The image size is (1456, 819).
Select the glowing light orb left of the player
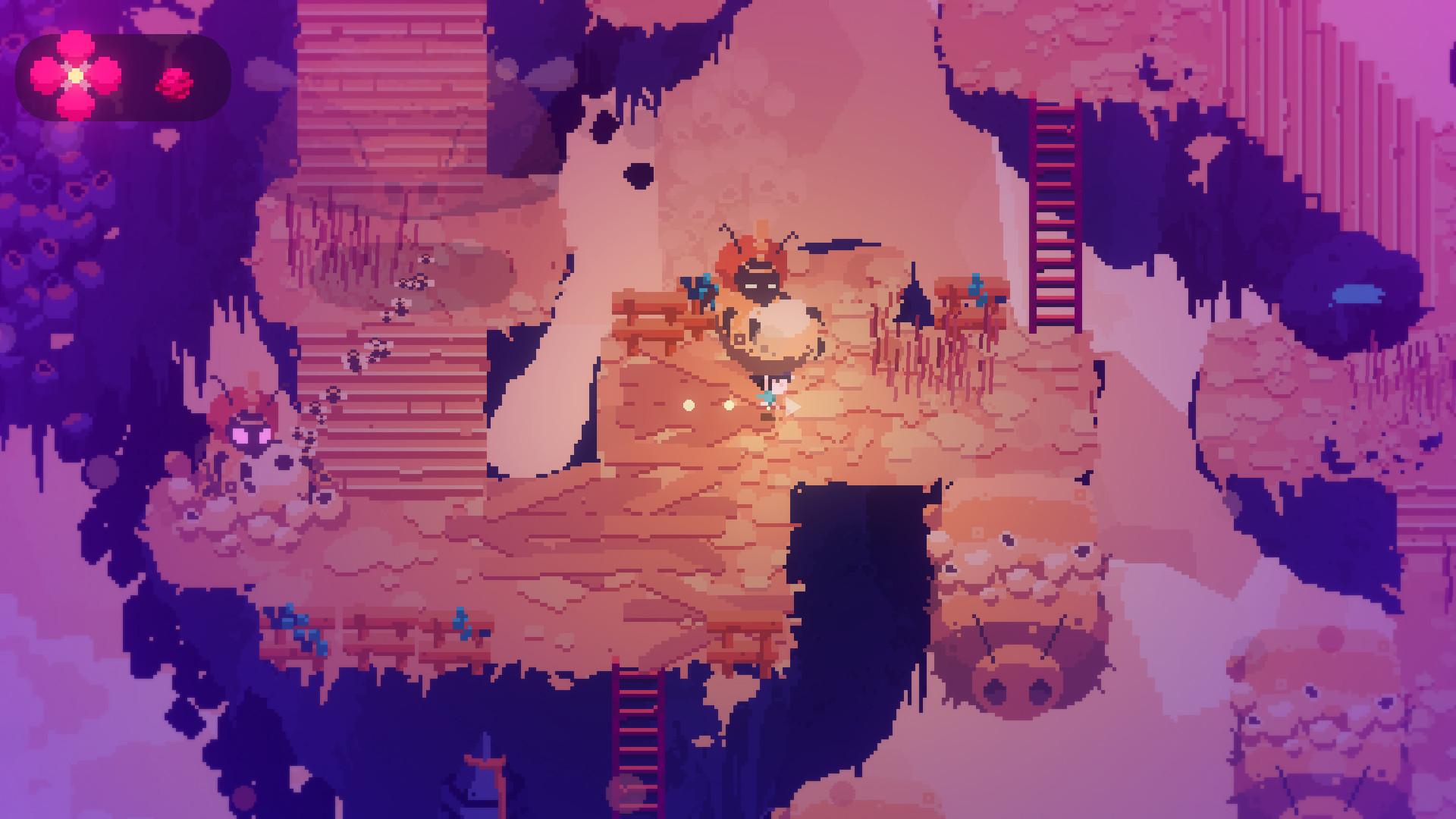click(687, 404)
